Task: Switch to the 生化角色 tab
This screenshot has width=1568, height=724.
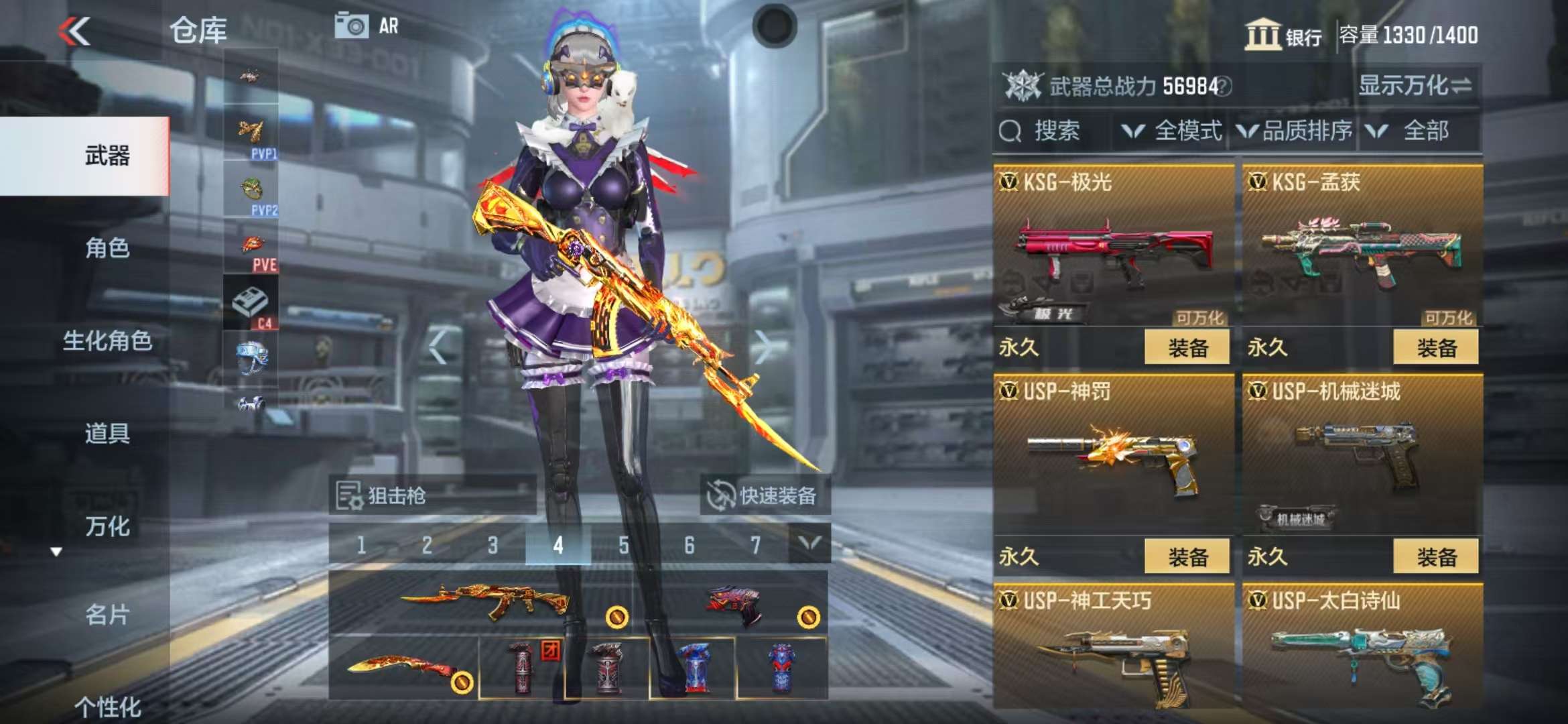Action: (x=107, y=341)
